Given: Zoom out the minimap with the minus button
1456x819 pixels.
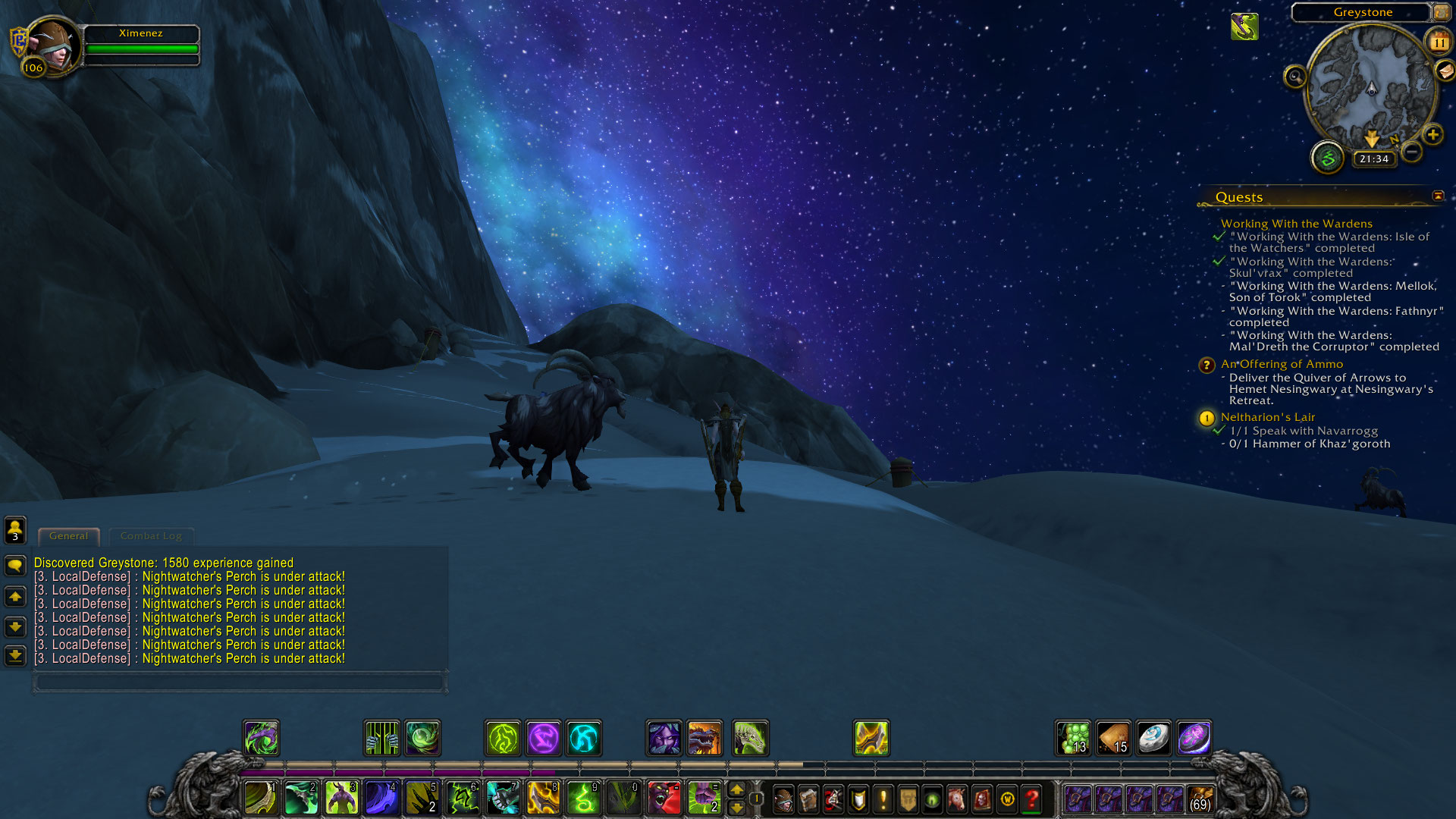Looking at the screenshot, I should pos(1411,152).
